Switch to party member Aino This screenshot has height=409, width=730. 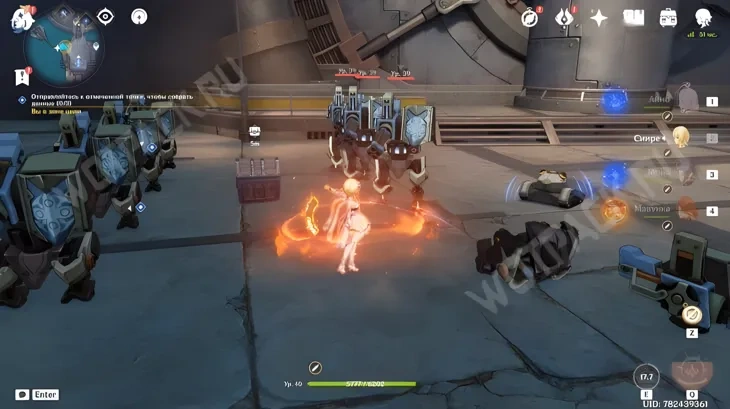click(x=686, y=100)
